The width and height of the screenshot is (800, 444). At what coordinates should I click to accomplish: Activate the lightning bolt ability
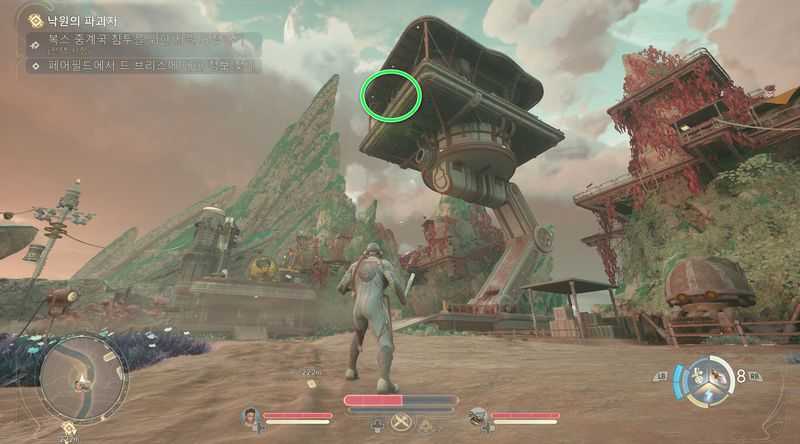709,398
